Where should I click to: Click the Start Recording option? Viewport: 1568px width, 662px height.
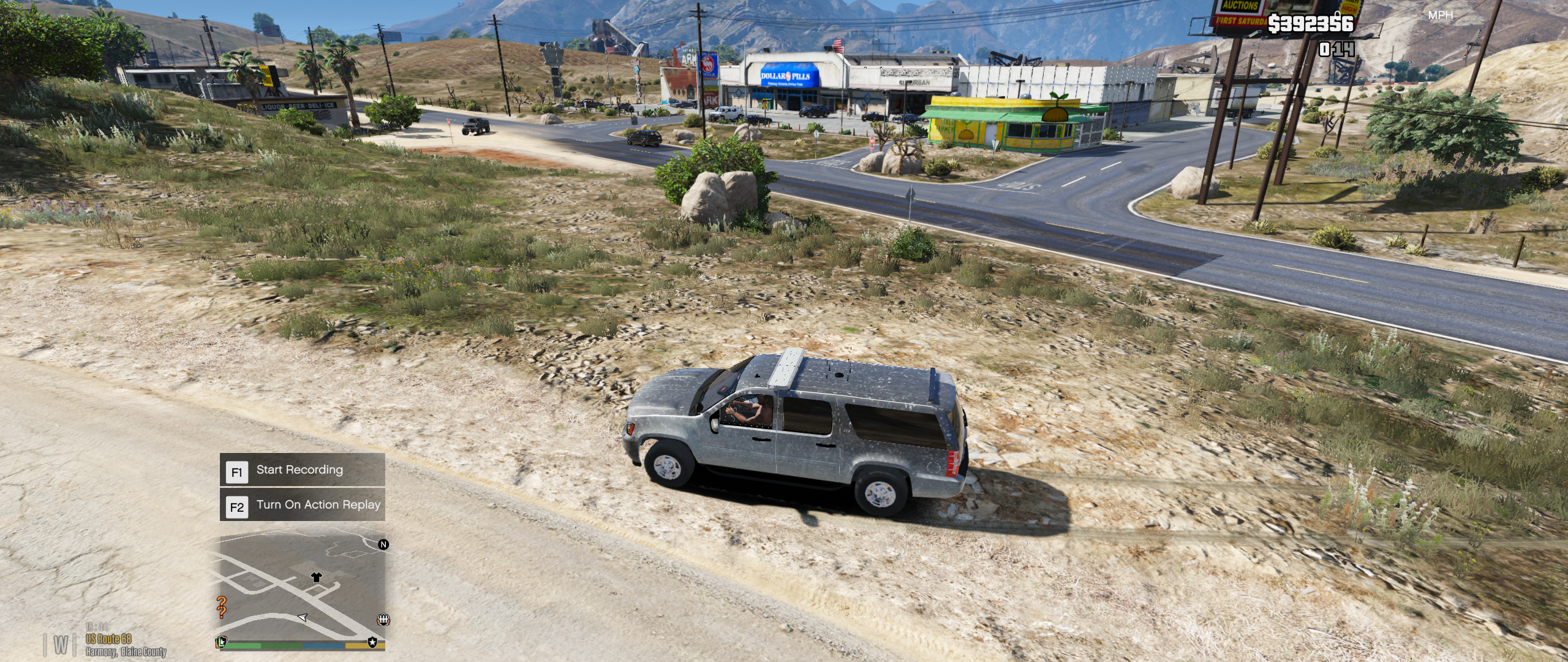[x=302, y=471]
